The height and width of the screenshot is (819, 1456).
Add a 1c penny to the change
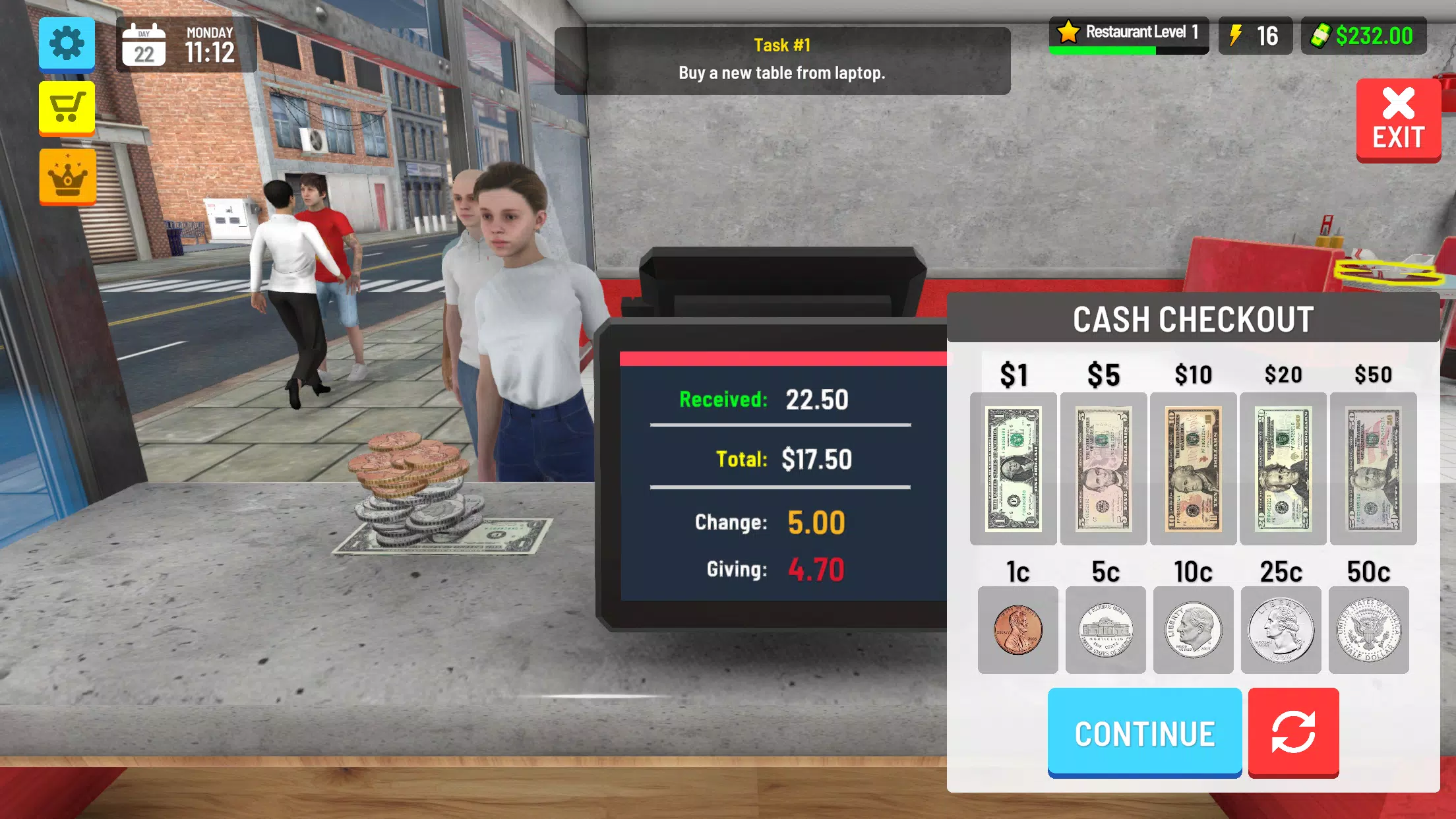click(x=1018, y=630)
